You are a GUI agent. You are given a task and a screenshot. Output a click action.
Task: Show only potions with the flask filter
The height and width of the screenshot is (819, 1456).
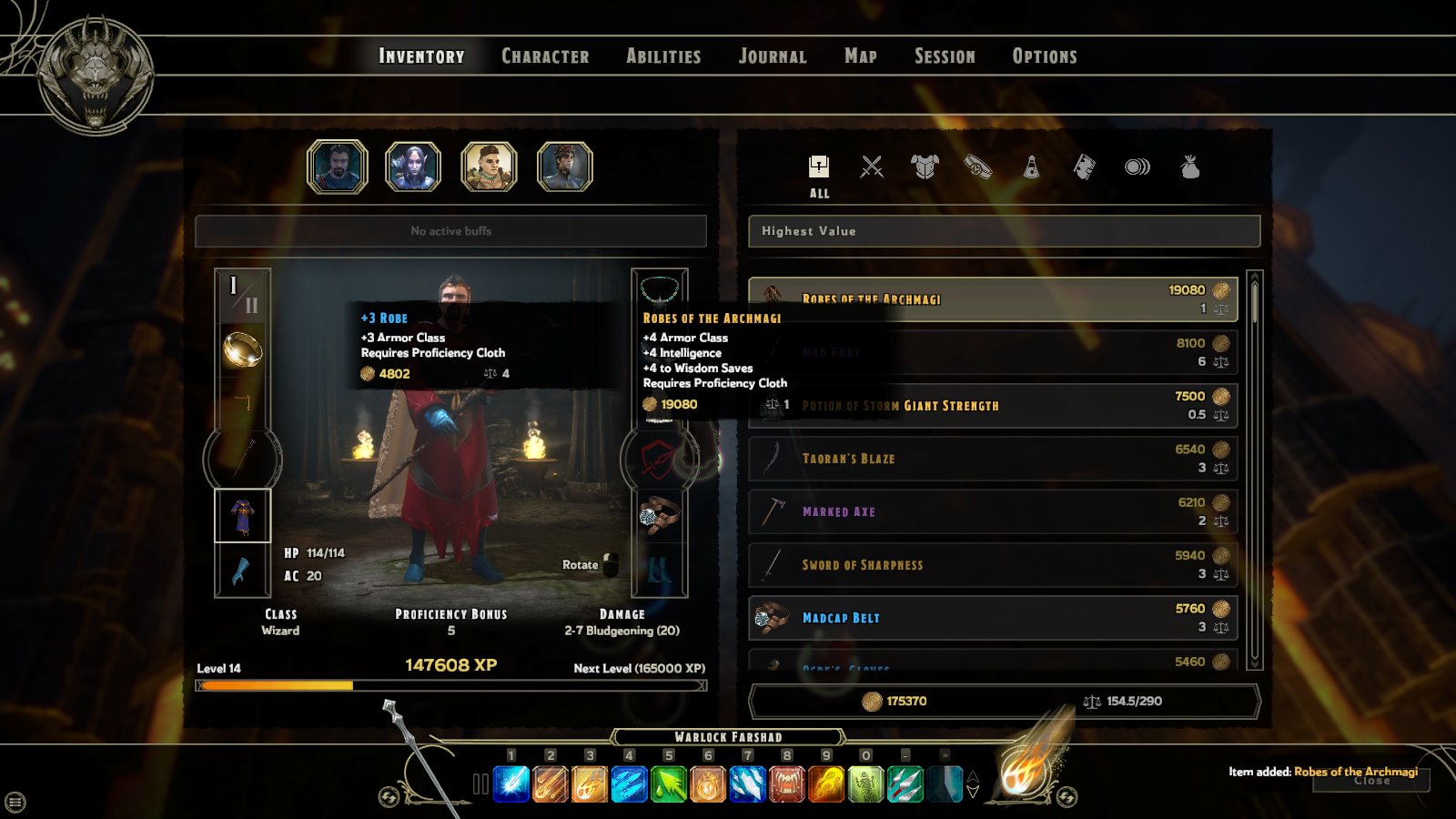[1031, 167]
